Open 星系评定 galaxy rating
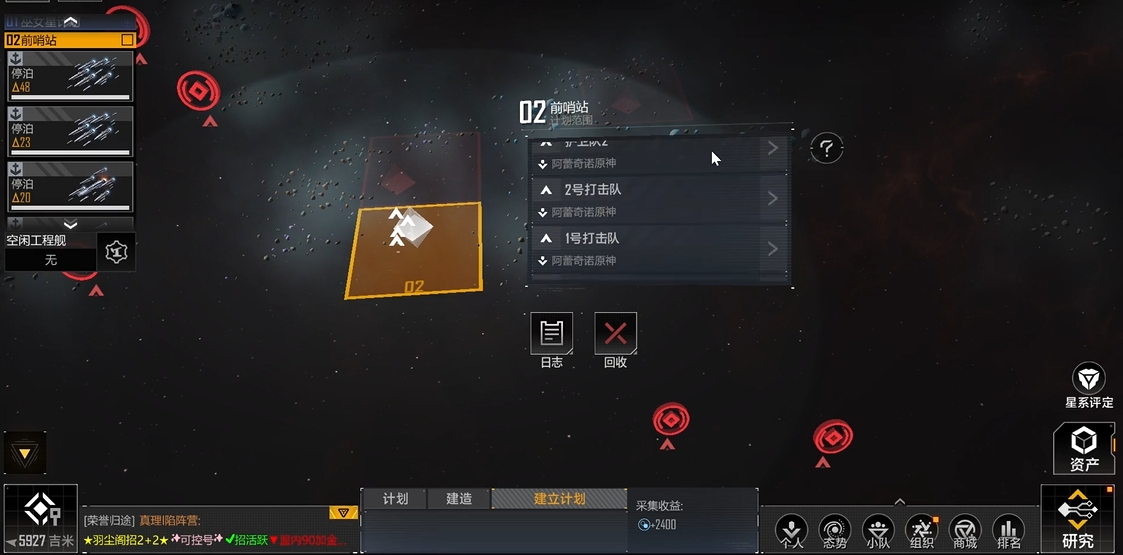 click(1088, 384)
